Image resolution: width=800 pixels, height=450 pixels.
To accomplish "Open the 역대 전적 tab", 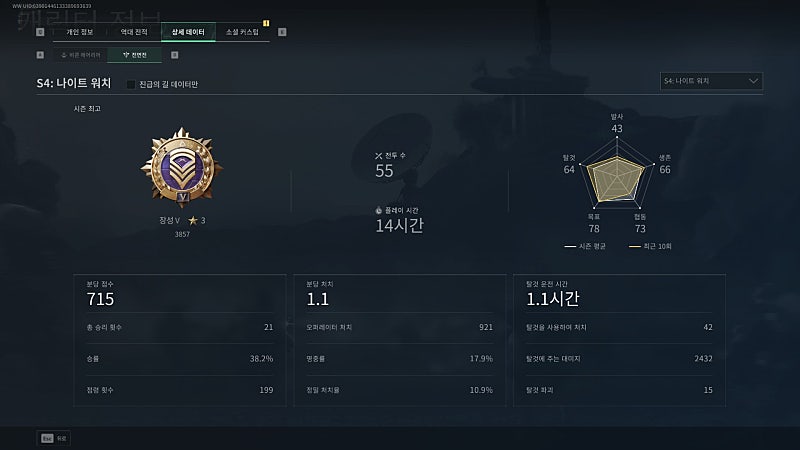I will [133, 32].
